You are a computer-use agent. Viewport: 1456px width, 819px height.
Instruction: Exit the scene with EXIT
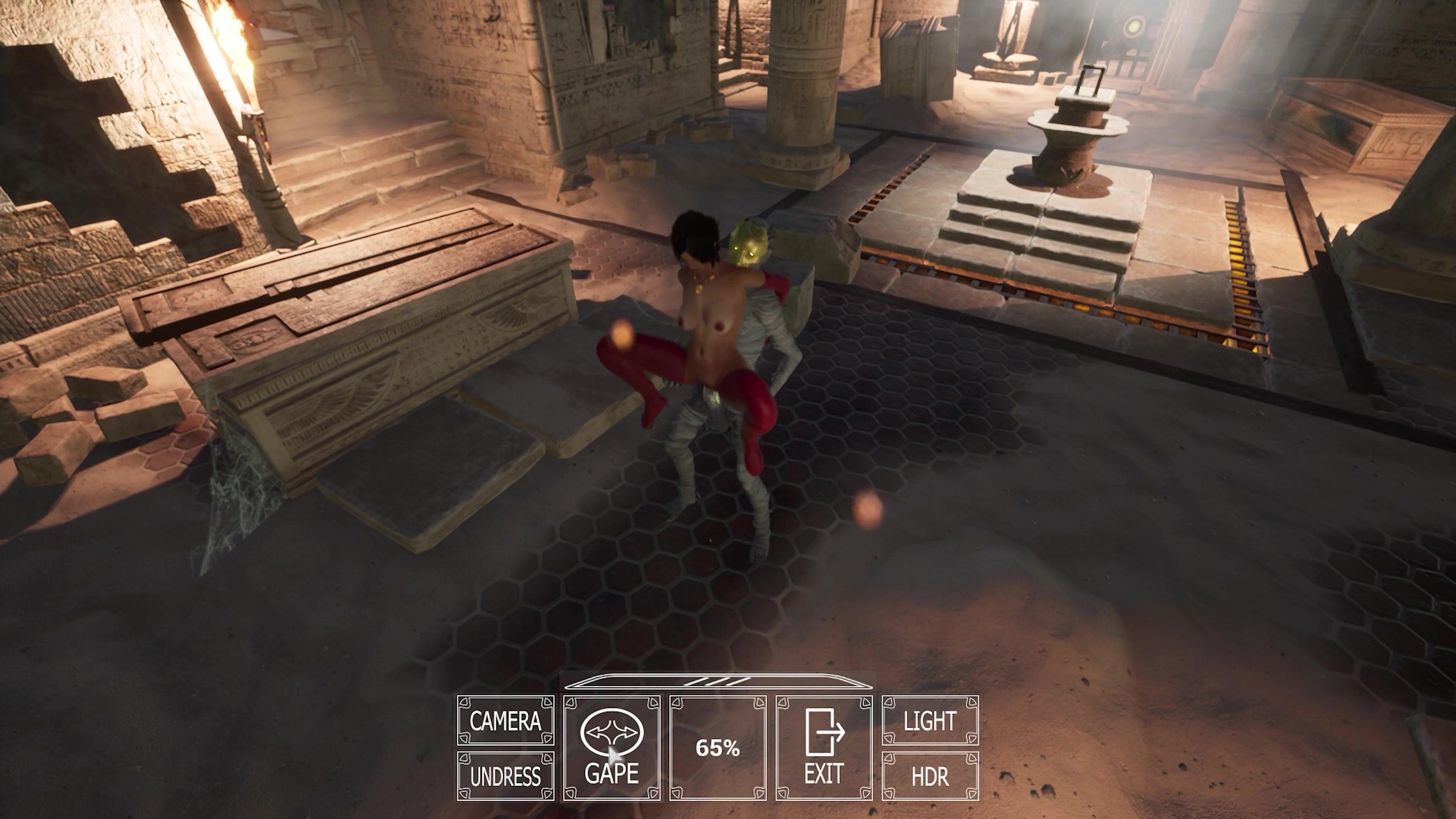point(824,748)
